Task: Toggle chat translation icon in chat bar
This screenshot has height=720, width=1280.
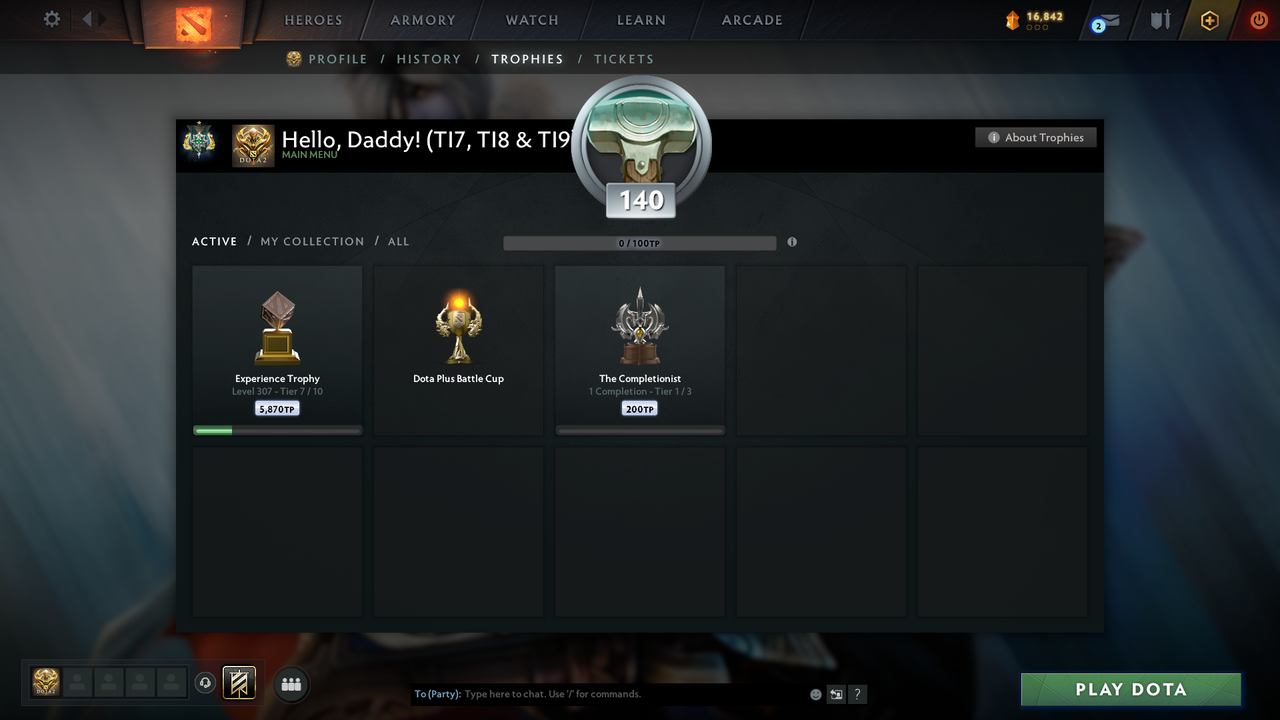Action: [836, 693]
